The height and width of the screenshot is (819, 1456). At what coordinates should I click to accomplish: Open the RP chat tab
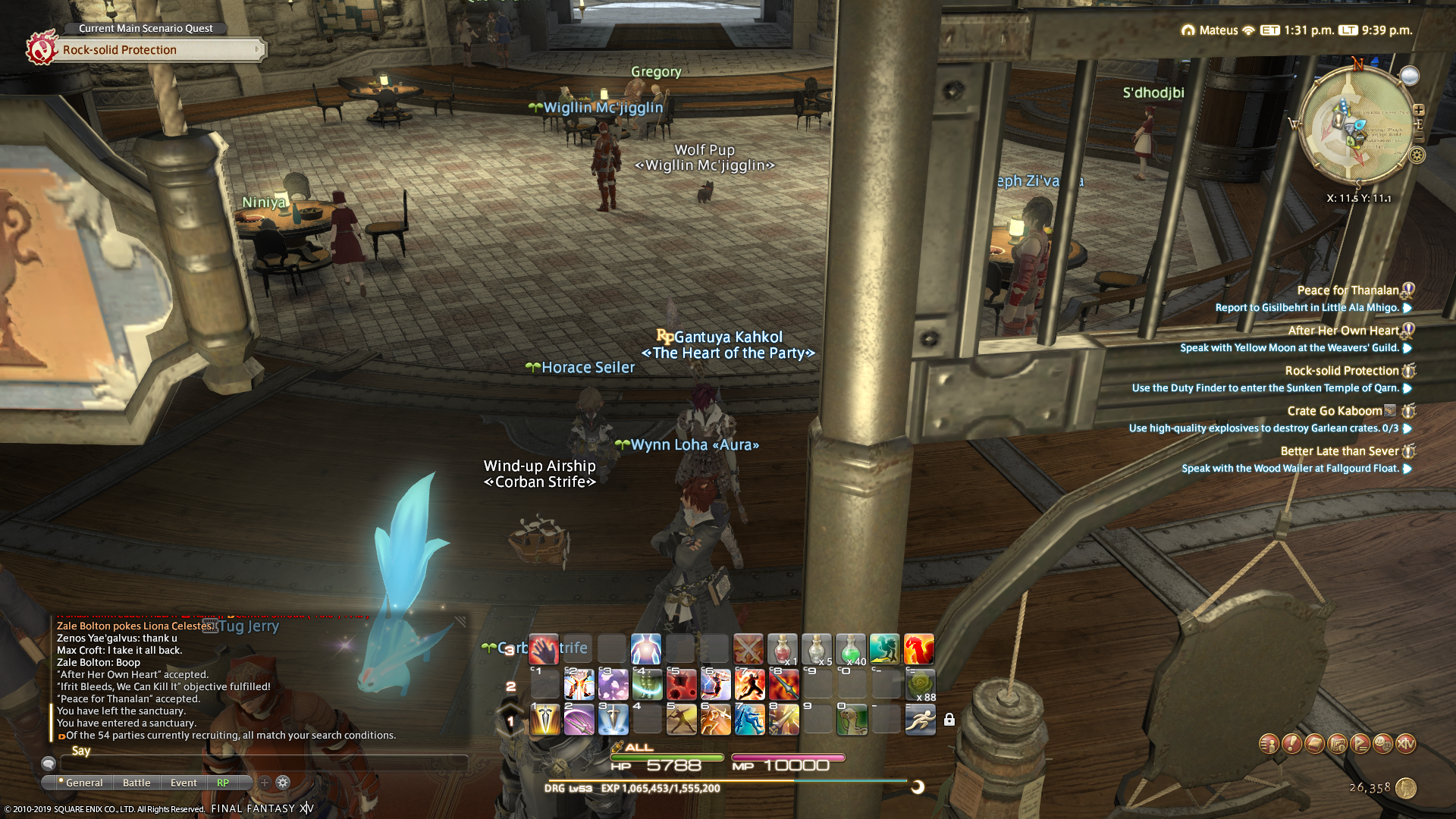[x=223, y=783]
